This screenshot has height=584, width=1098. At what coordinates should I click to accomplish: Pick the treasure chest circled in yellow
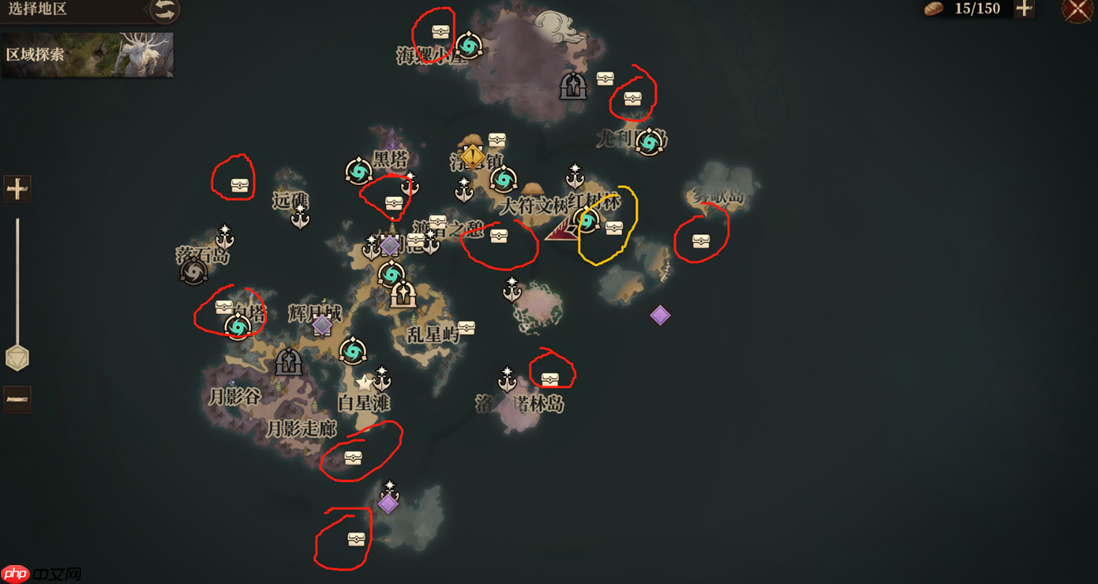pyautogui.click(x=614, y=228)
